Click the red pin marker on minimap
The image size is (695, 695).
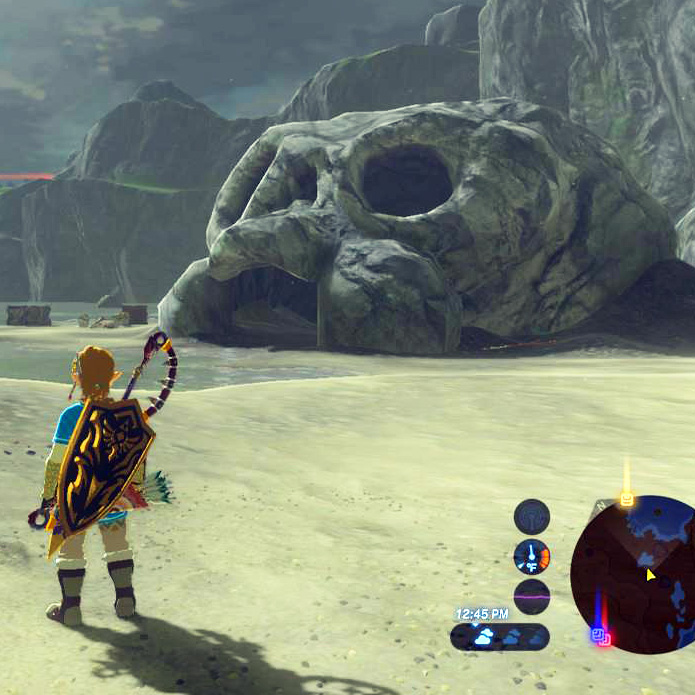coord(605,639)
